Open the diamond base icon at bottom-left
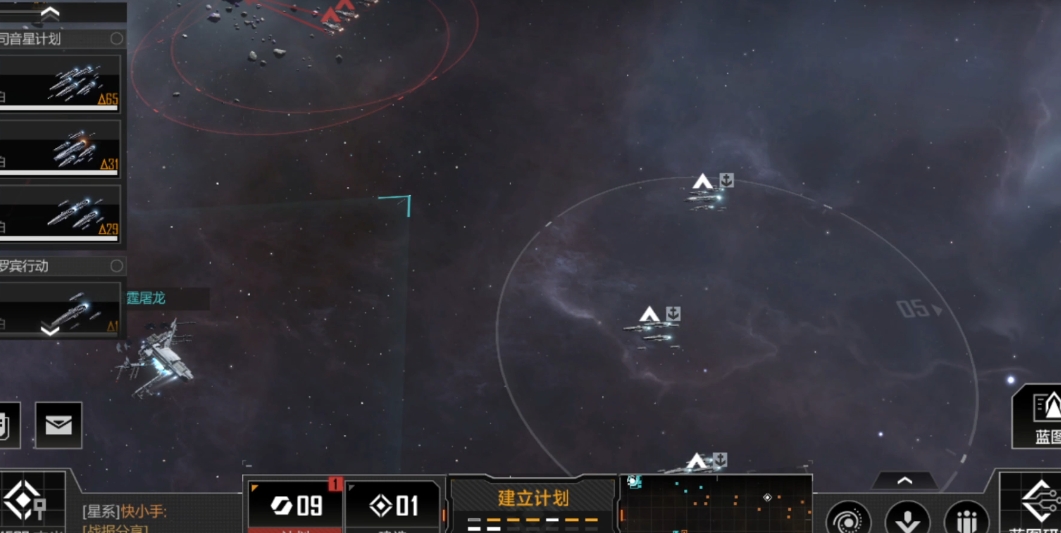This screenshot has width=1061, height=533. (24, 501)
